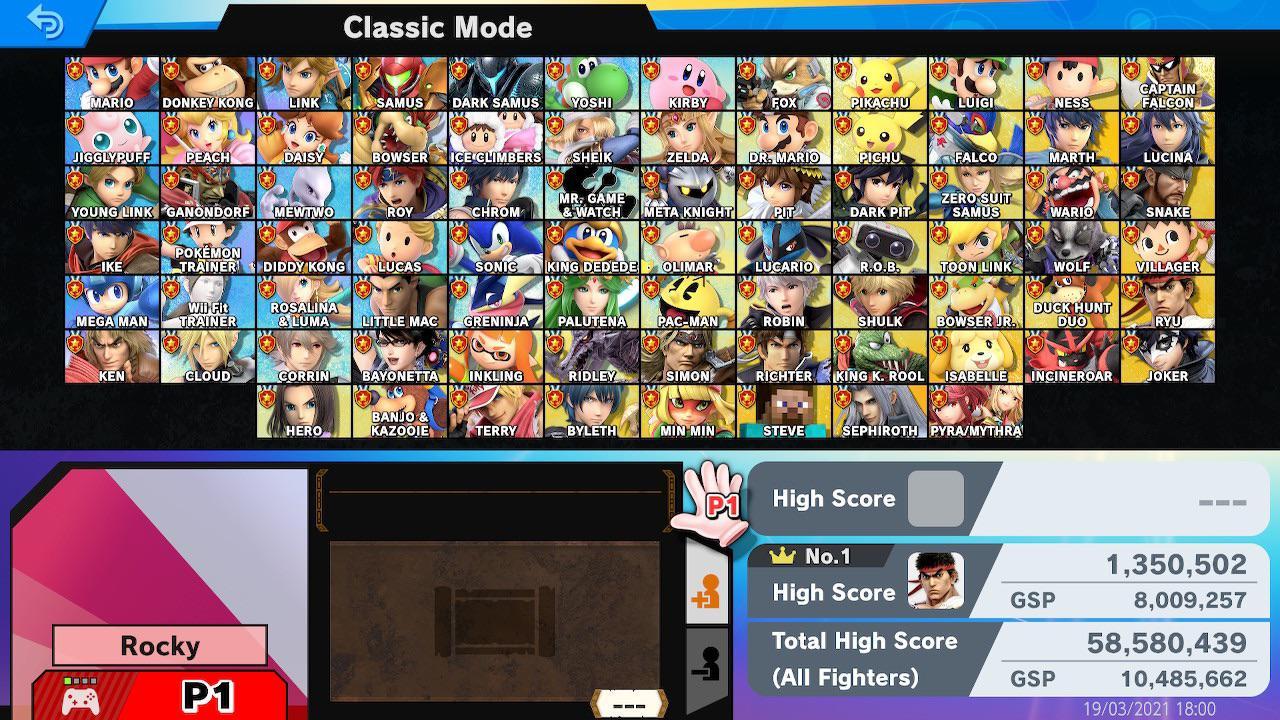
Task: Select Captain Falcon's portrait
Action: (1167, 80)
